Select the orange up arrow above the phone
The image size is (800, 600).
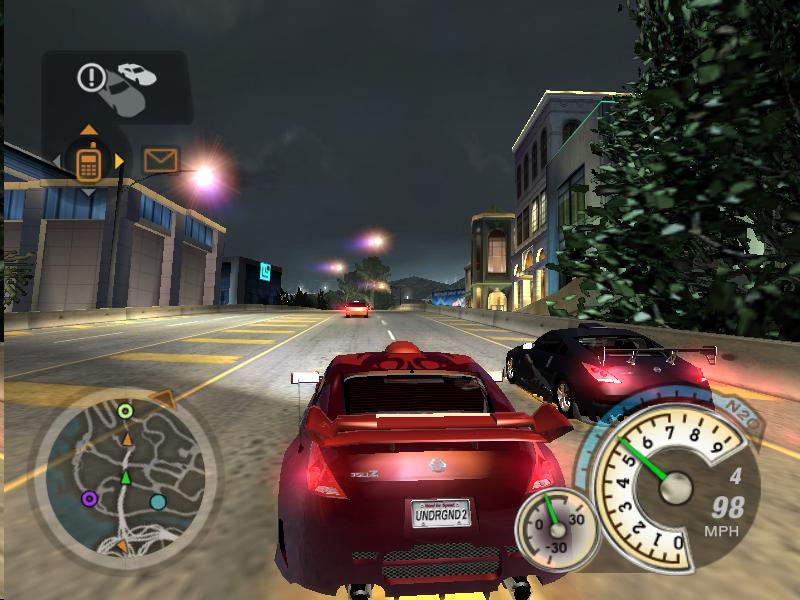pos(88,130)
